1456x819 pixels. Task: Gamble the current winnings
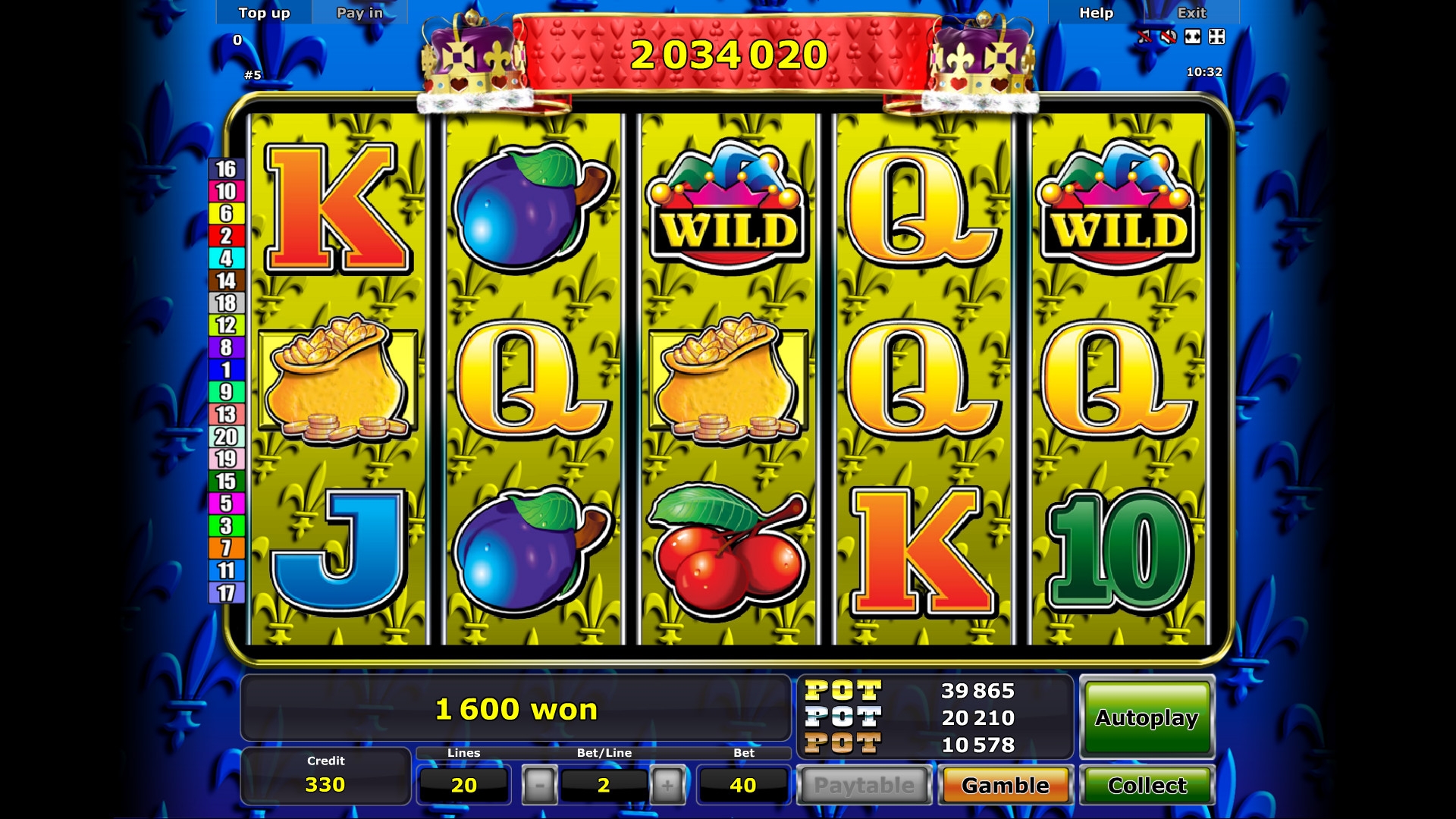click(1006, 785)
